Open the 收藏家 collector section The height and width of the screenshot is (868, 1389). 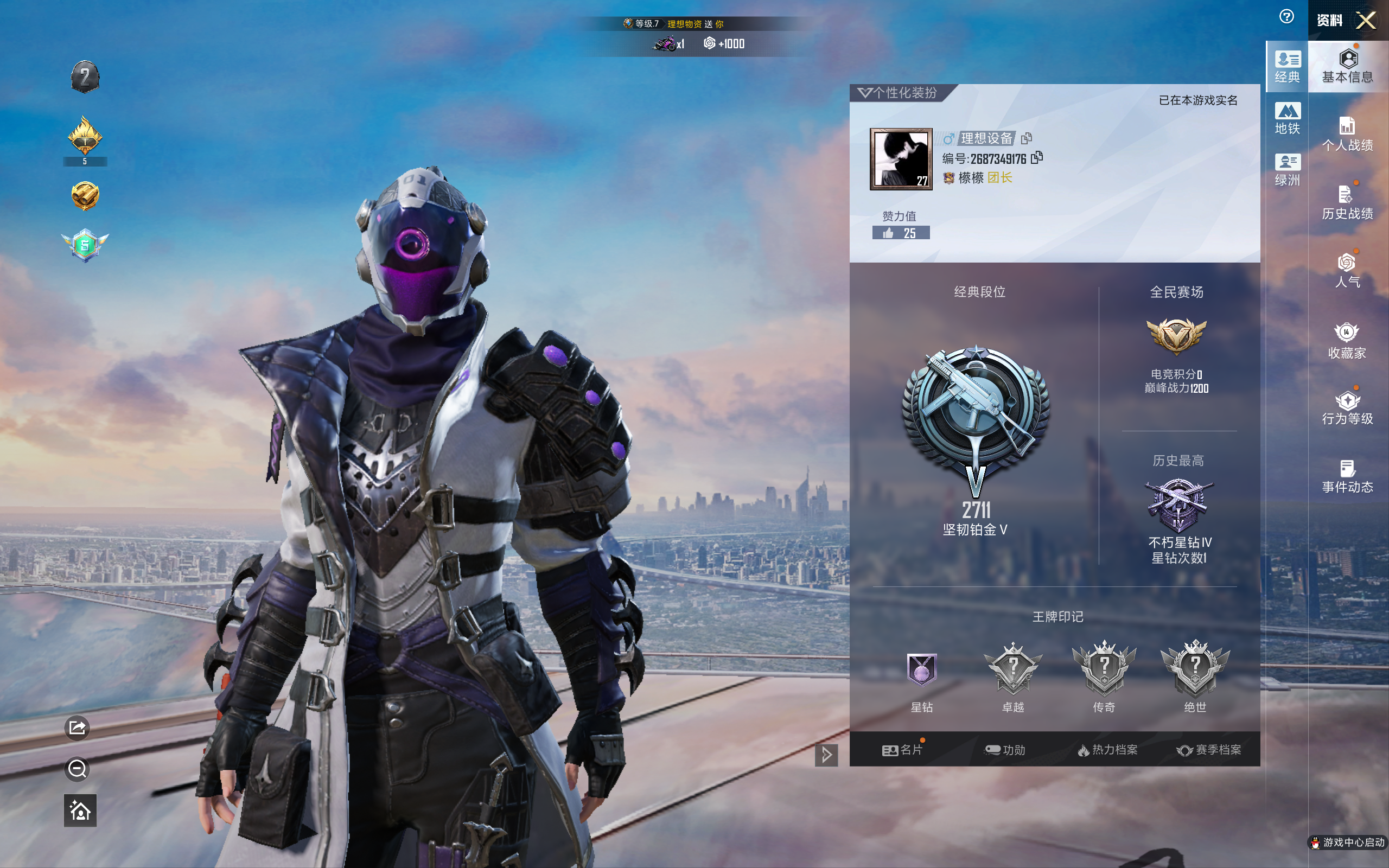click(1347, 341)
